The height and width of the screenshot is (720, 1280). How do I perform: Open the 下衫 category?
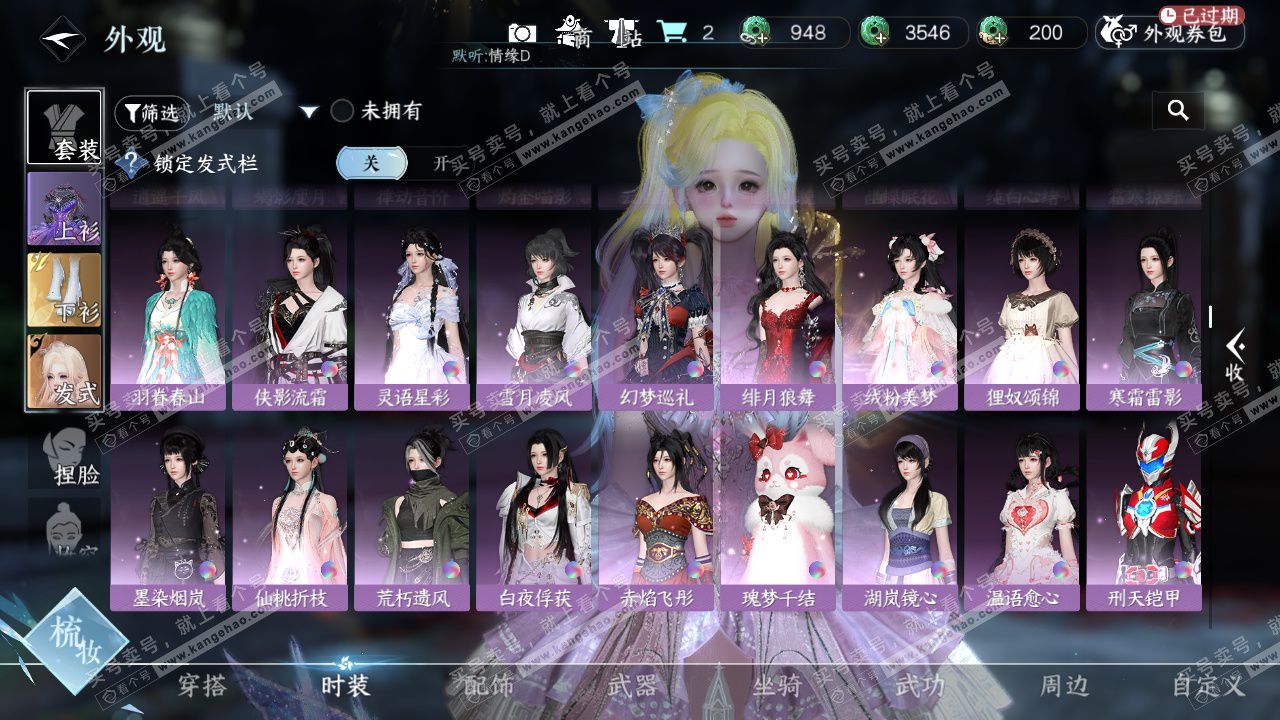click(x=64, y=290)
